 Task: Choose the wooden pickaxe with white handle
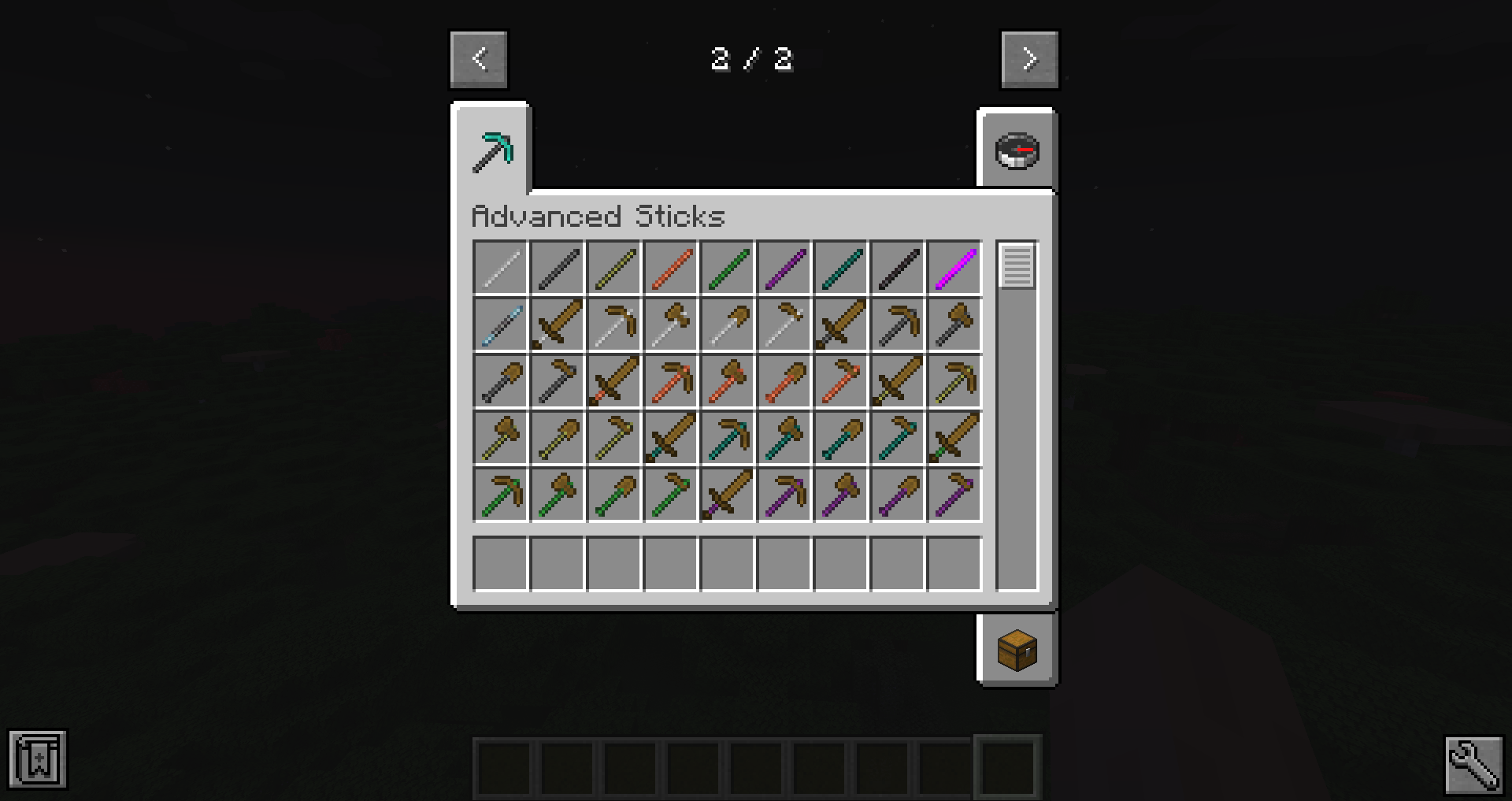[x=614, y=324]
